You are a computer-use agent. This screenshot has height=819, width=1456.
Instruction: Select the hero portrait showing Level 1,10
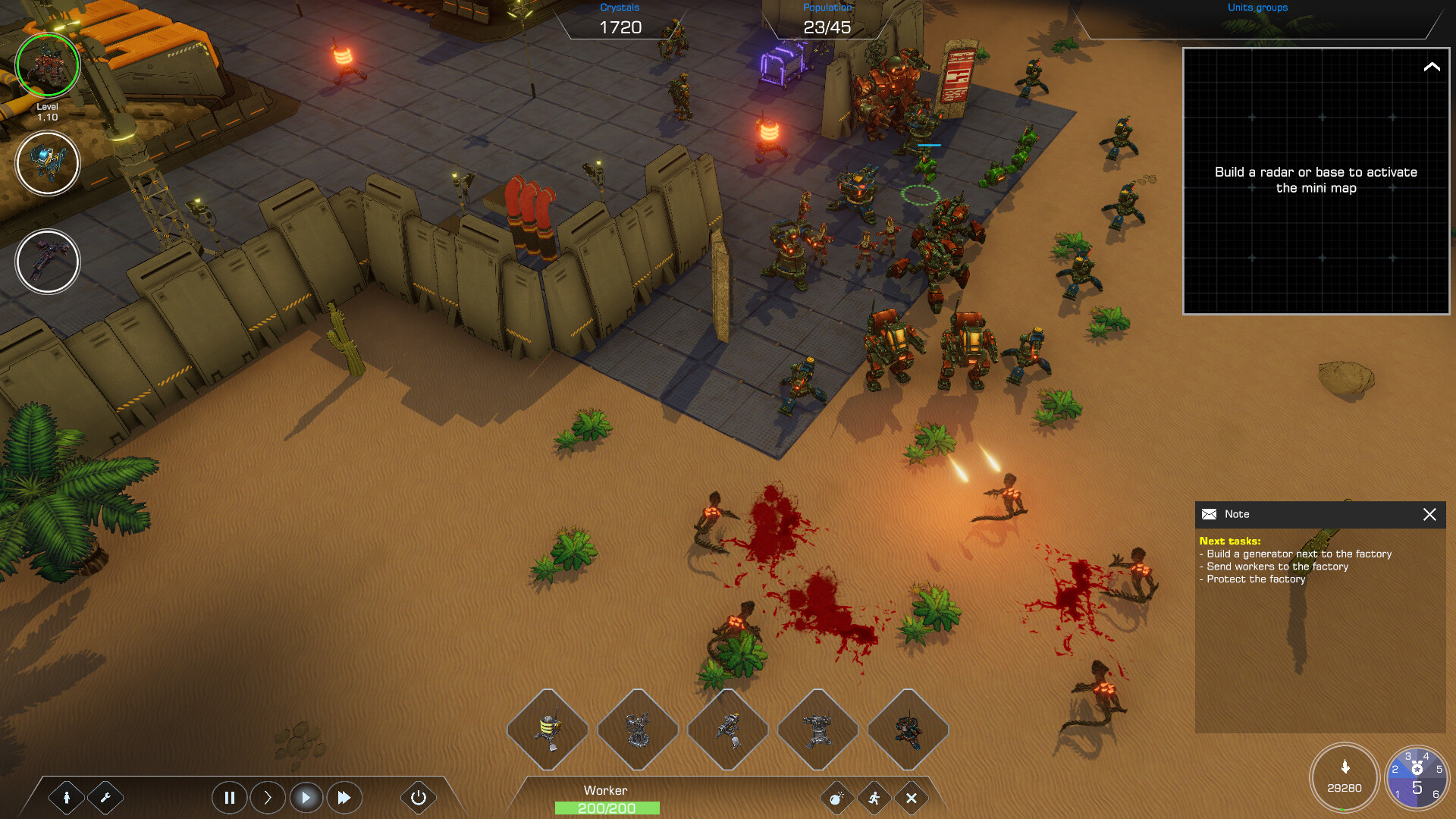pyautogui.click(x=48, y=66)
